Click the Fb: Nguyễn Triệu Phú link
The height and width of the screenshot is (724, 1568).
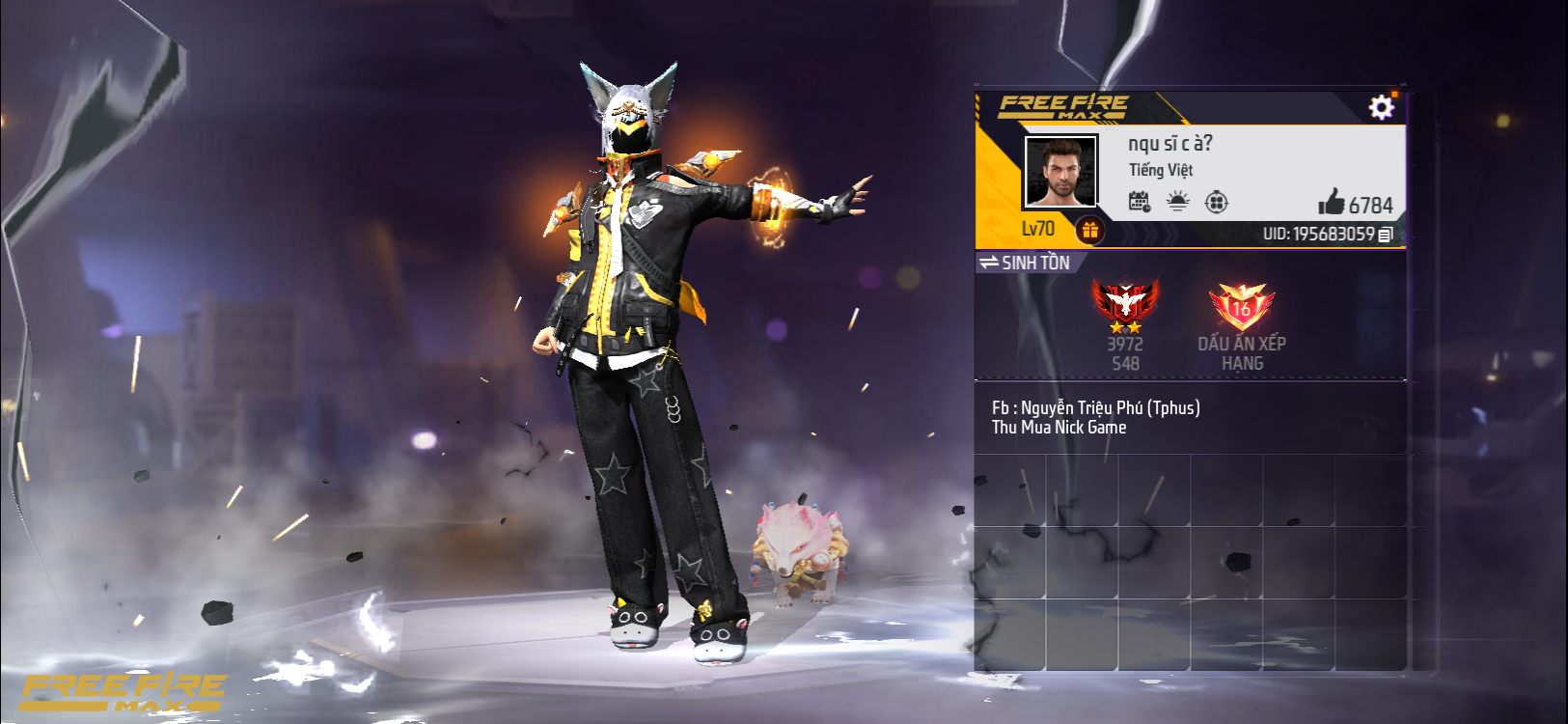[1095, 406]
